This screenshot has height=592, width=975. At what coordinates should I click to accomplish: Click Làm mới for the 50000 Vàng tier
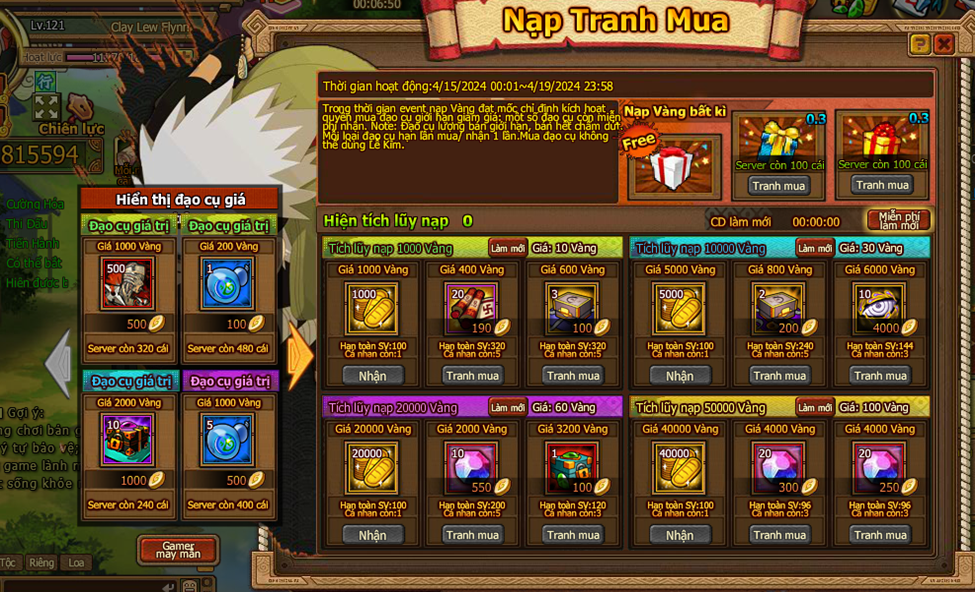pos(814,407)
